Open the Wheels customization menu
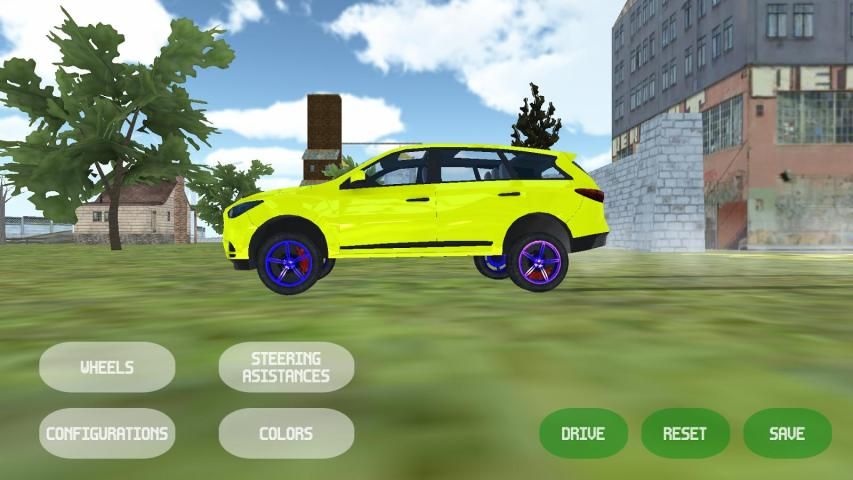The height and width of the screenshot is (480, 853). tap(107, 367)
